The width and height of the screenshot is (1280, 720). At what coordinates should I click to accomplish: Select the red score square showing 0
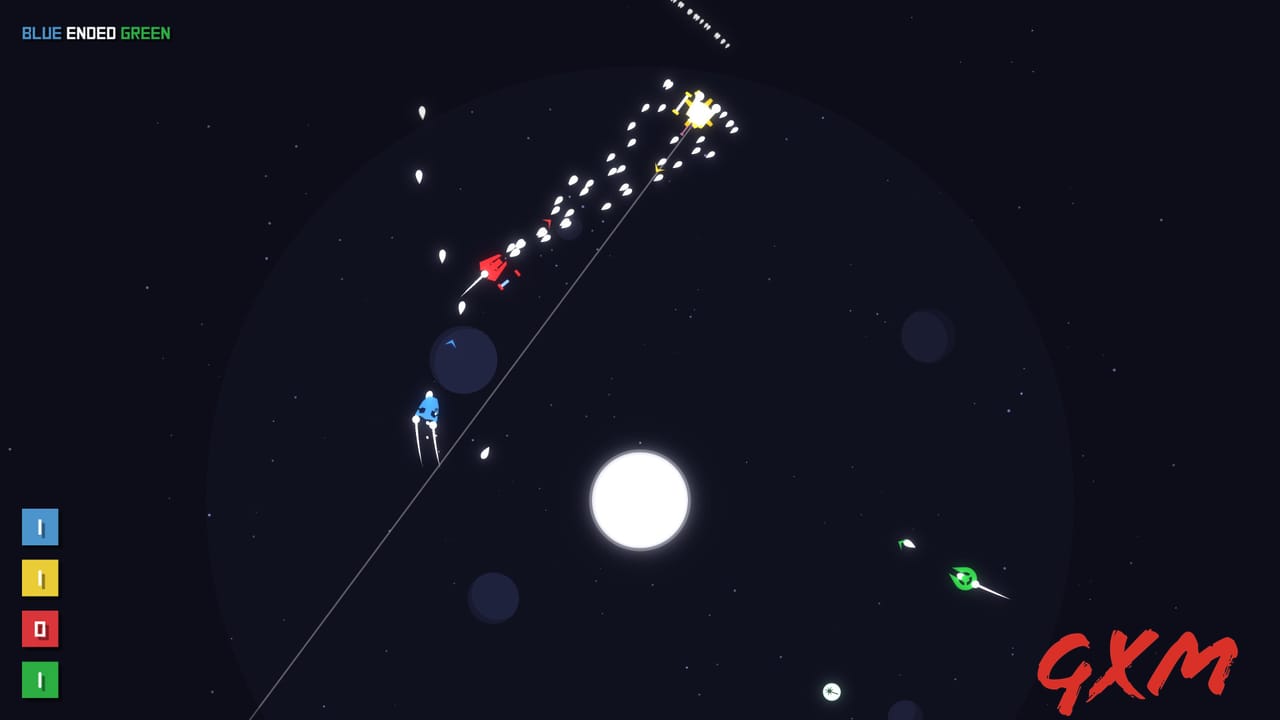coord(40,630)
